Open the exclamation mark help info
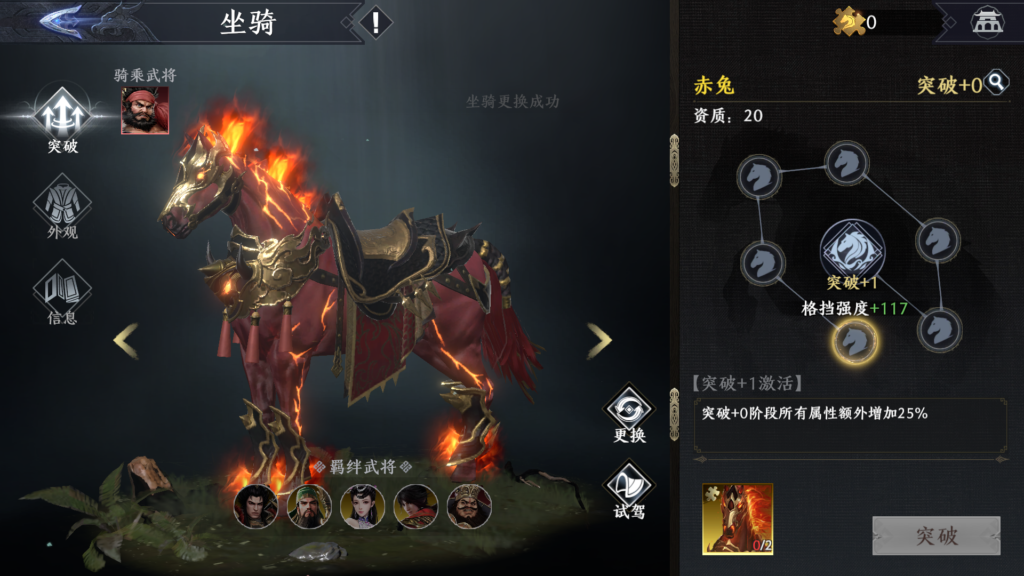 click(x=375, y=22)
